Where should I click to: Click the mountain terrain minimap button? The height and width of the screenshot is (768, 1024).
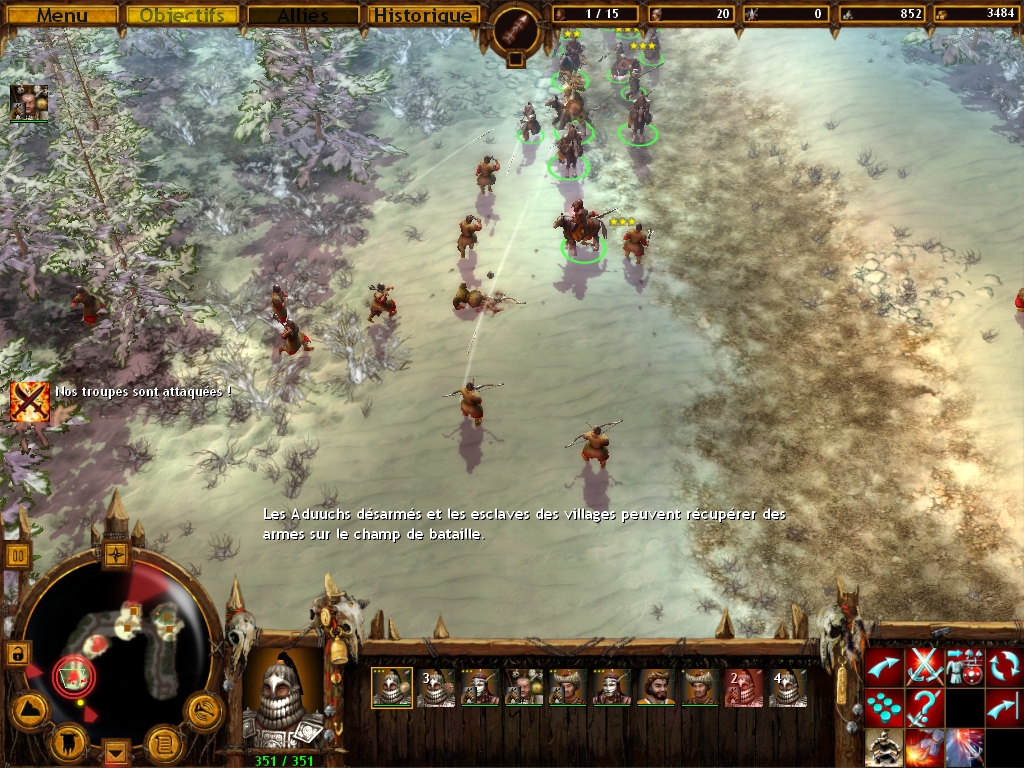(29, 710)
